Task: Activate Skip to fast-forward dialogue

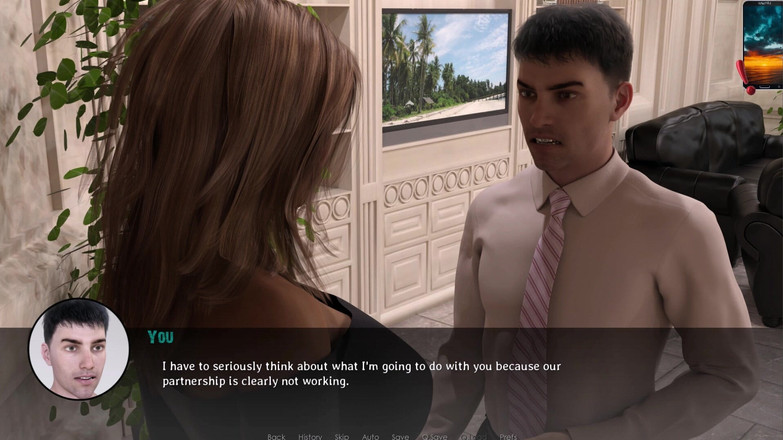Action: 342,436
